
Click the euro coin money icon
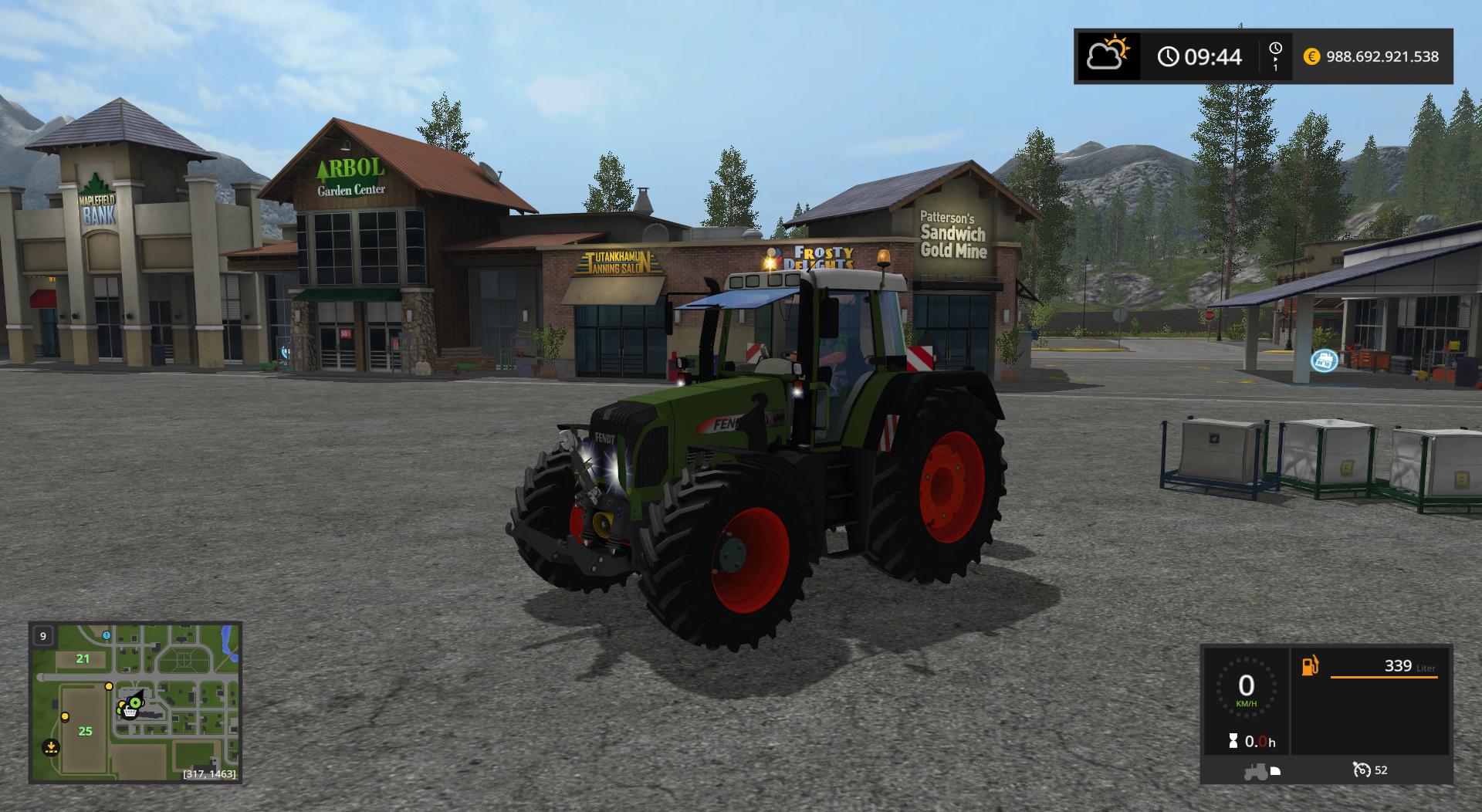click(1311, 56)
